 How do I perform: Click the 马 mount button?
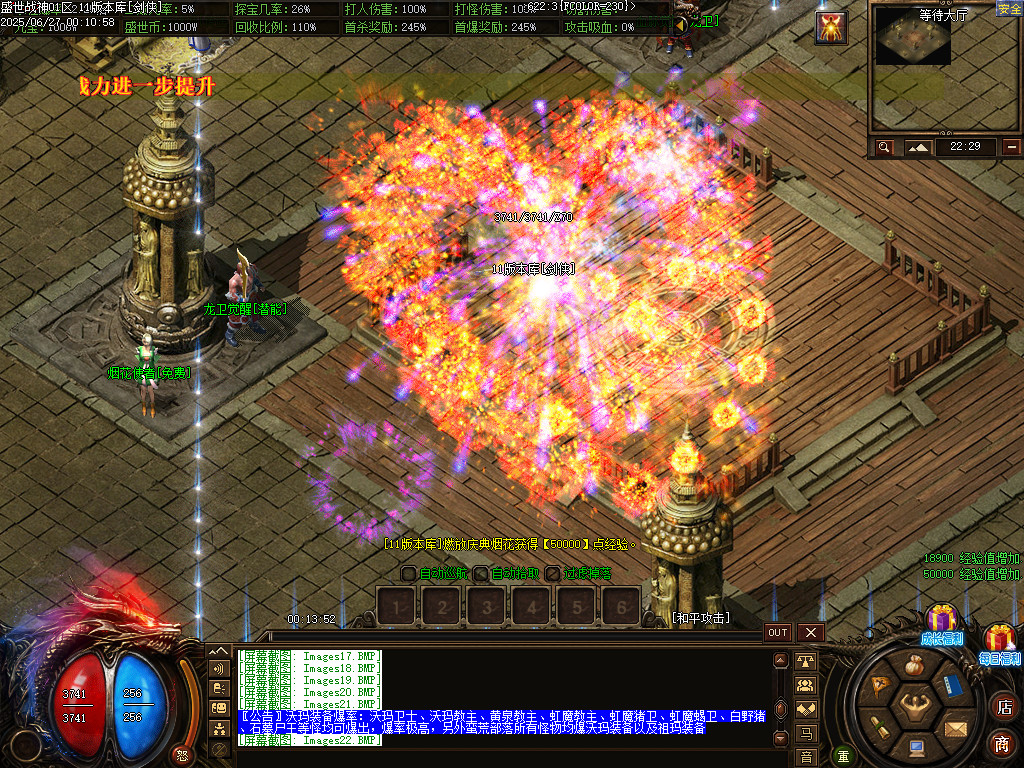[805, 734]
